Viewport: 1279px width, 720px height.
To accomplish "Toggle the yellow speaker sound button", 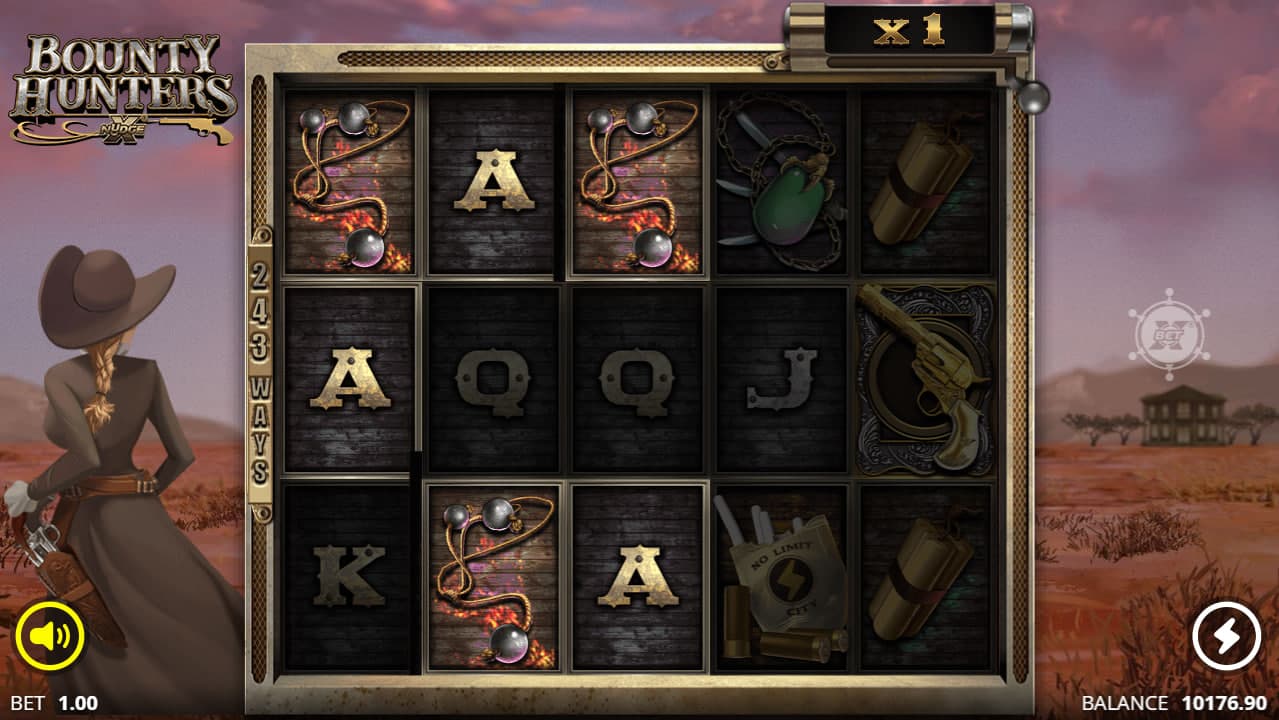I will [x=49, y=636].
